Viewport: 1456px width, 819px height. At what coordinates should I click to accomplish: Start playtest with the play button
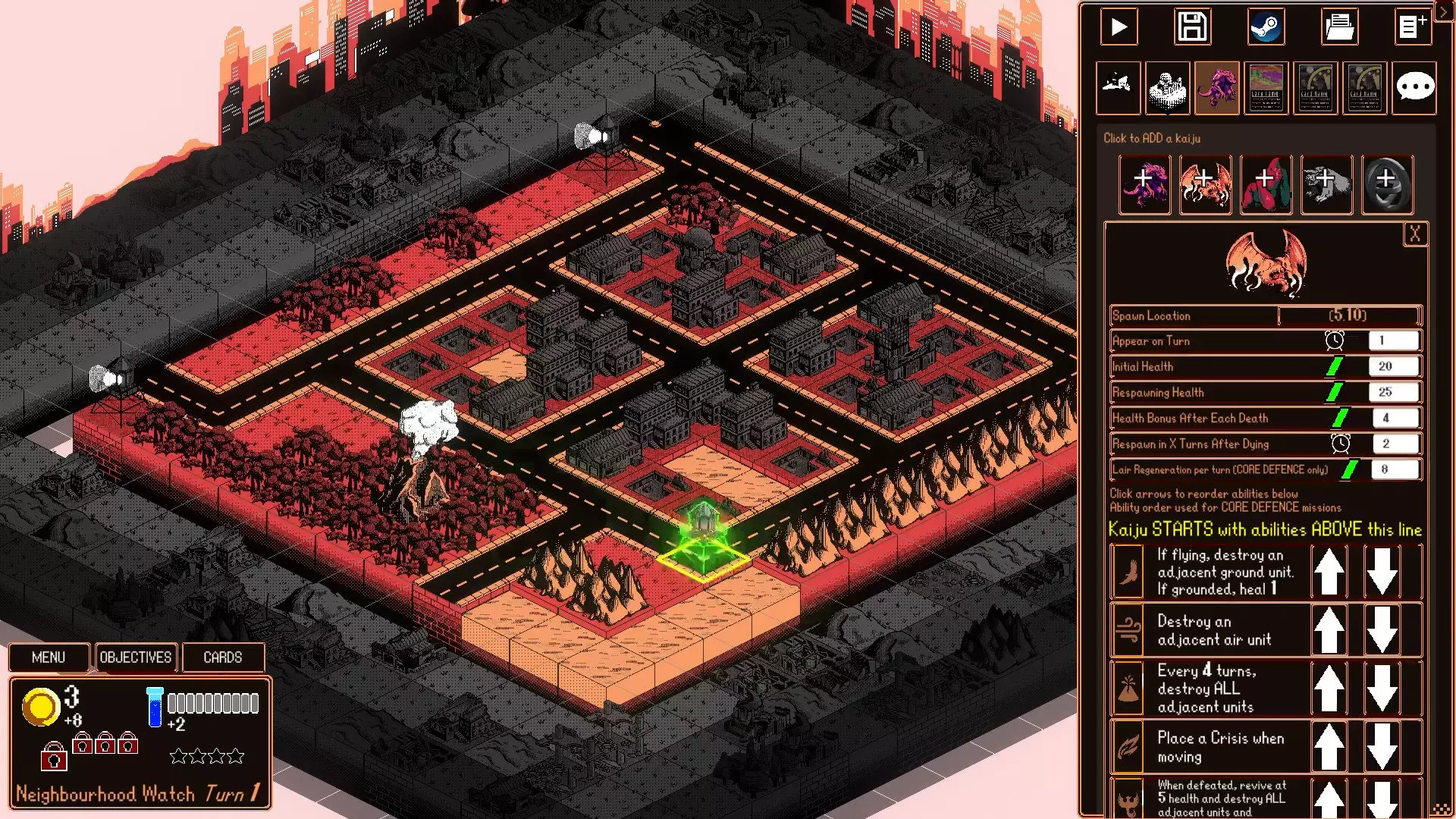pos(1119,27)
